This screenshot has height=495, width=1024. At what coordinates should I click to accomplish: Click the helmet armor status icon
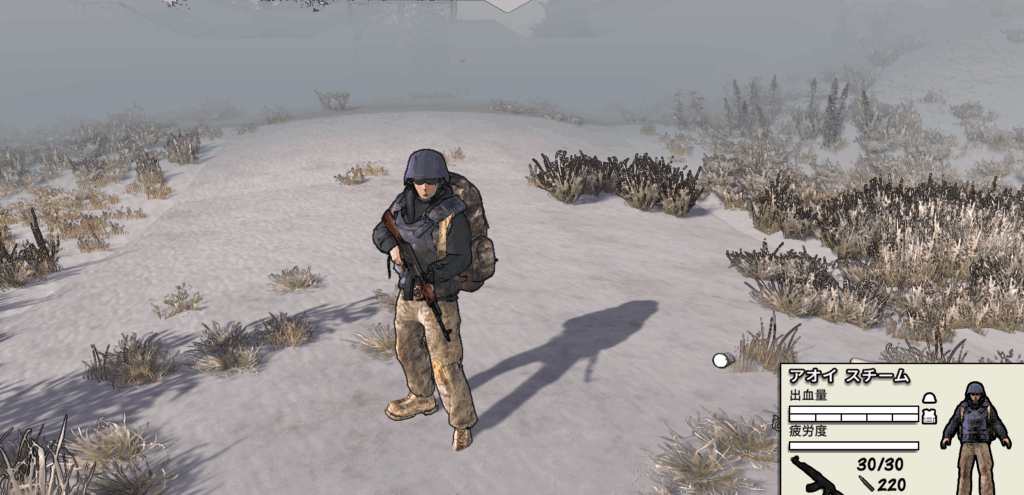coord(928,399)
